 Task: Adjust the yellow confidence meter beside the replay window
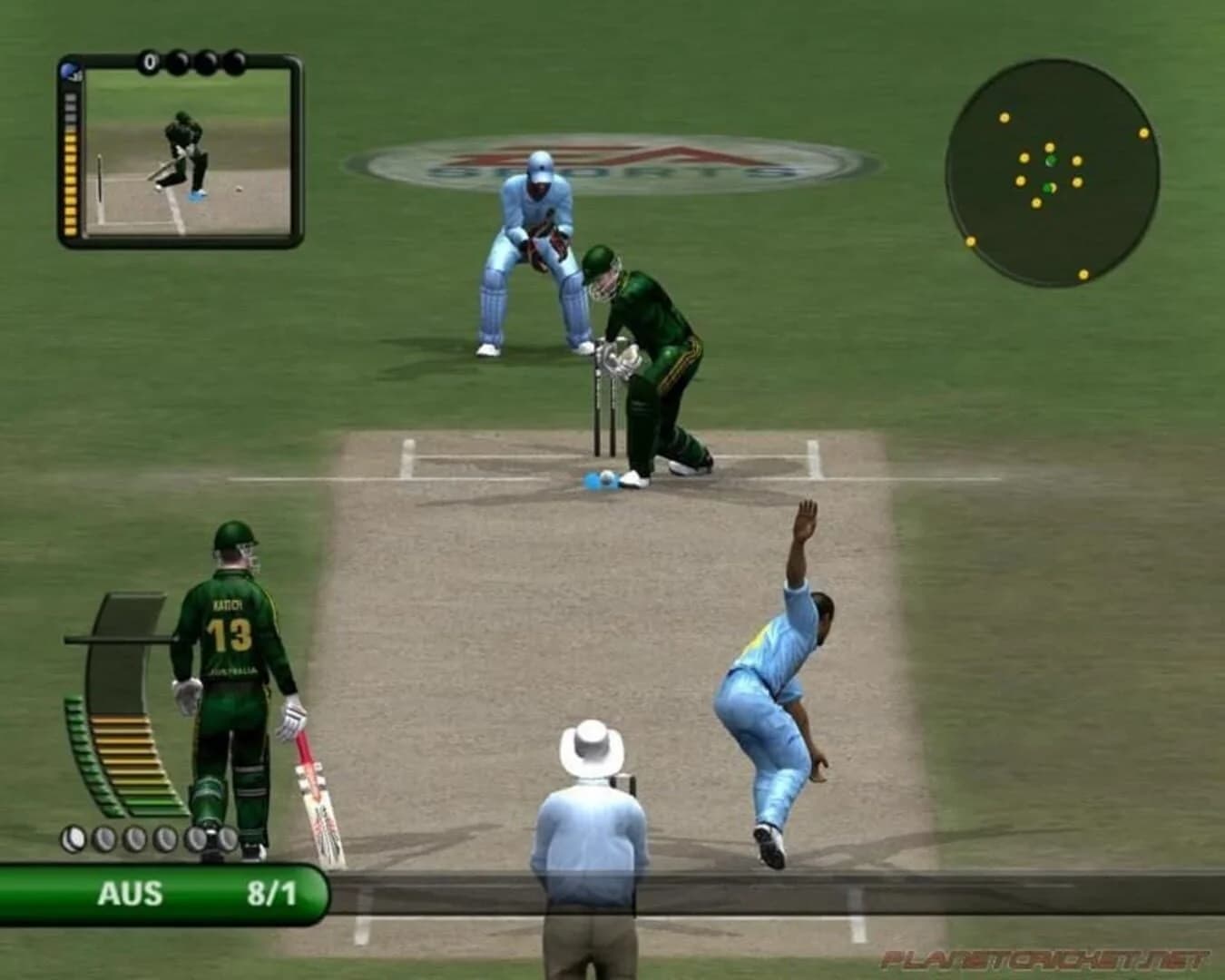click(70, 181)
